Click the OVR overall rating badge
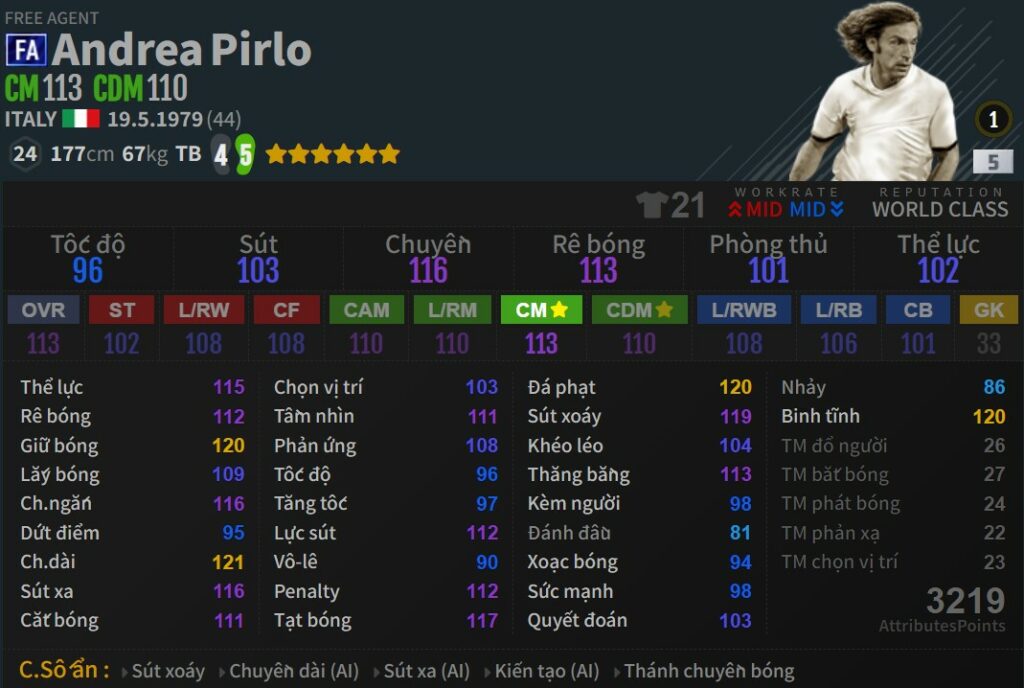 (43, 310)
